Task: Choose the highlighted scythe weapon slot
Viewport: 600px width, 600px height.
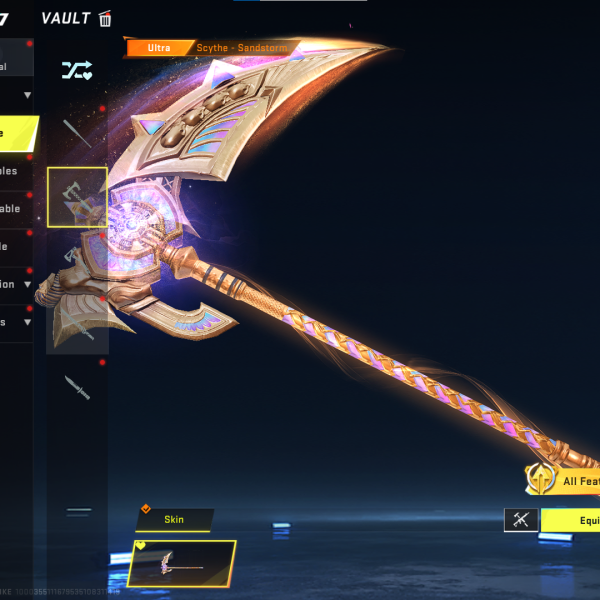Action: tap(77, 197)
